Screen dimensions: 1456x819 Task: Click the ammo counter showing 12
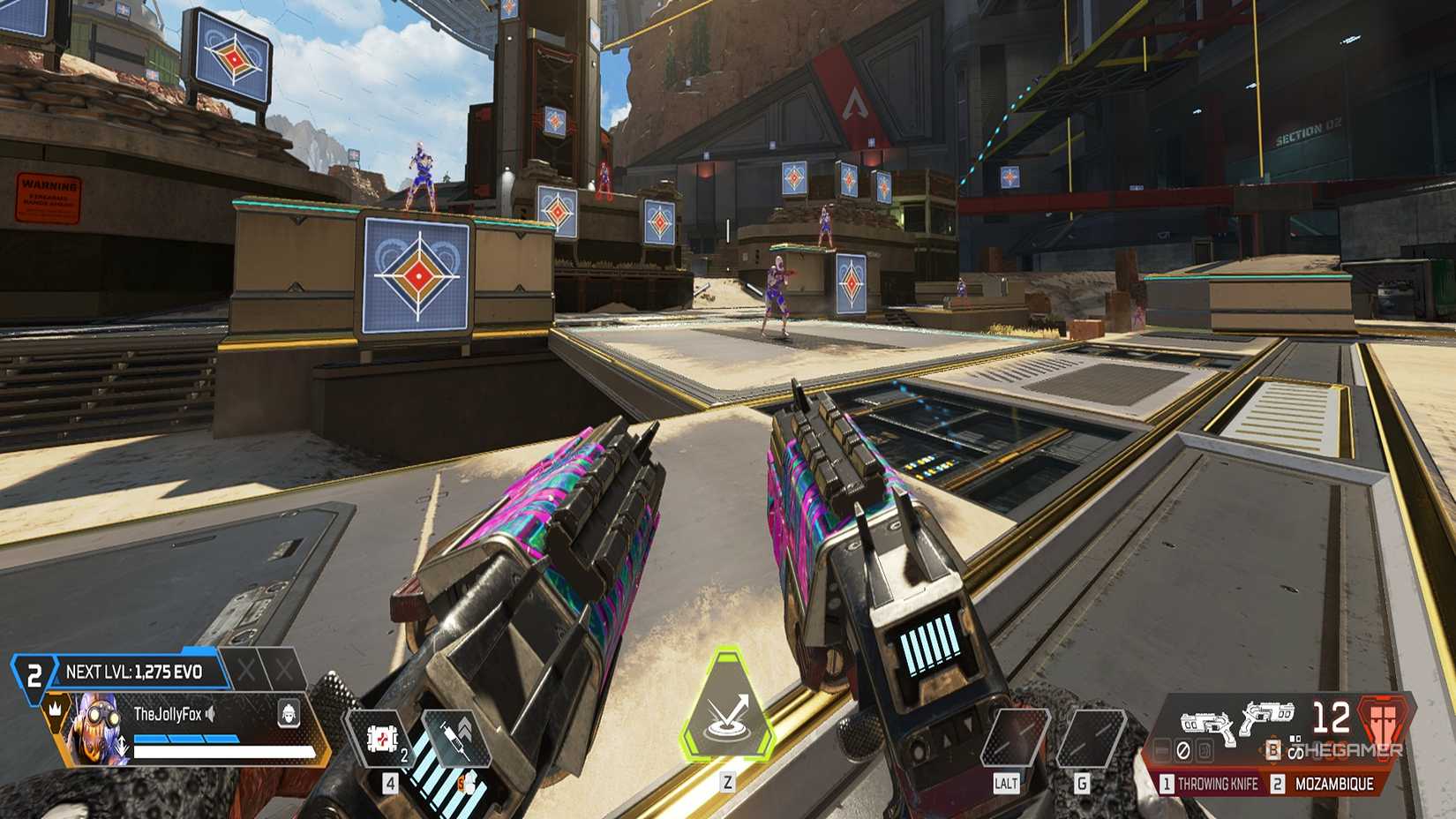click(1332, 719)
